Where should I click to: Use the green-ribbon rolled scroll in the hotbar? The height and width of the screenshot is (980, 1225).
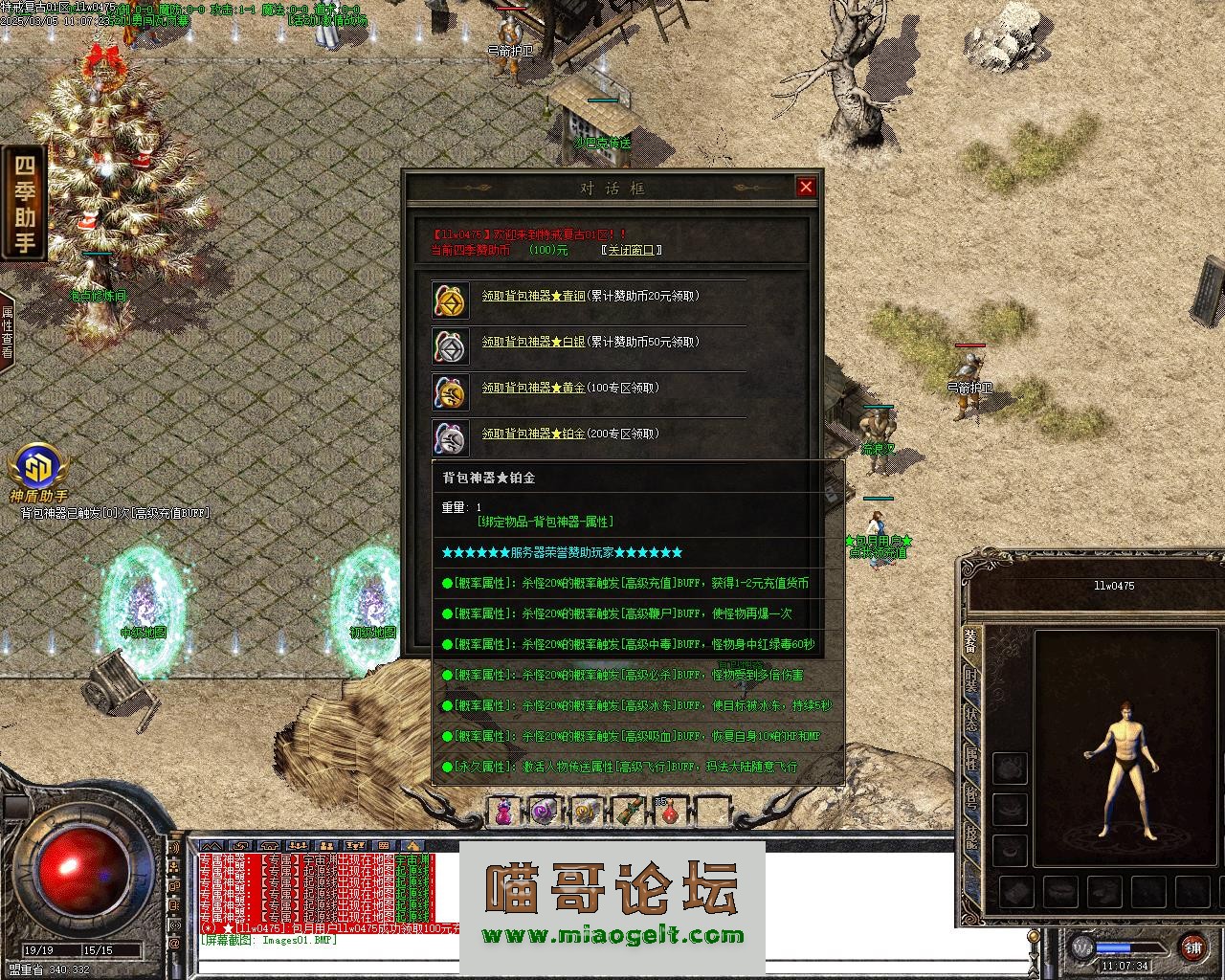(628, 813)
